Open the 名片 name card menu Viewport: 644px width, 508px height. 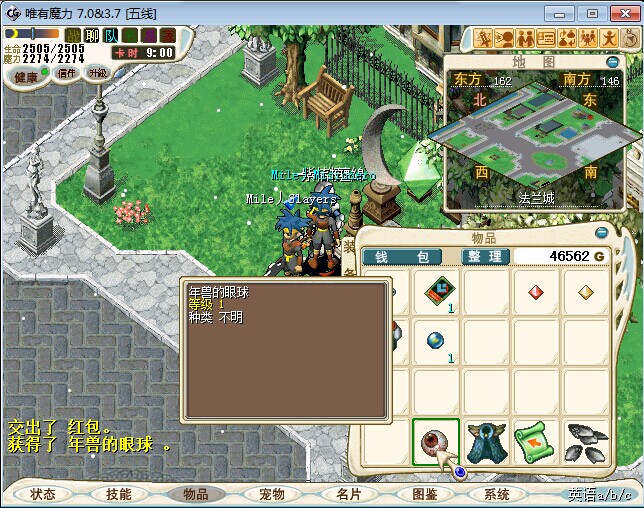pyautogui.click(x=347, y=494)
